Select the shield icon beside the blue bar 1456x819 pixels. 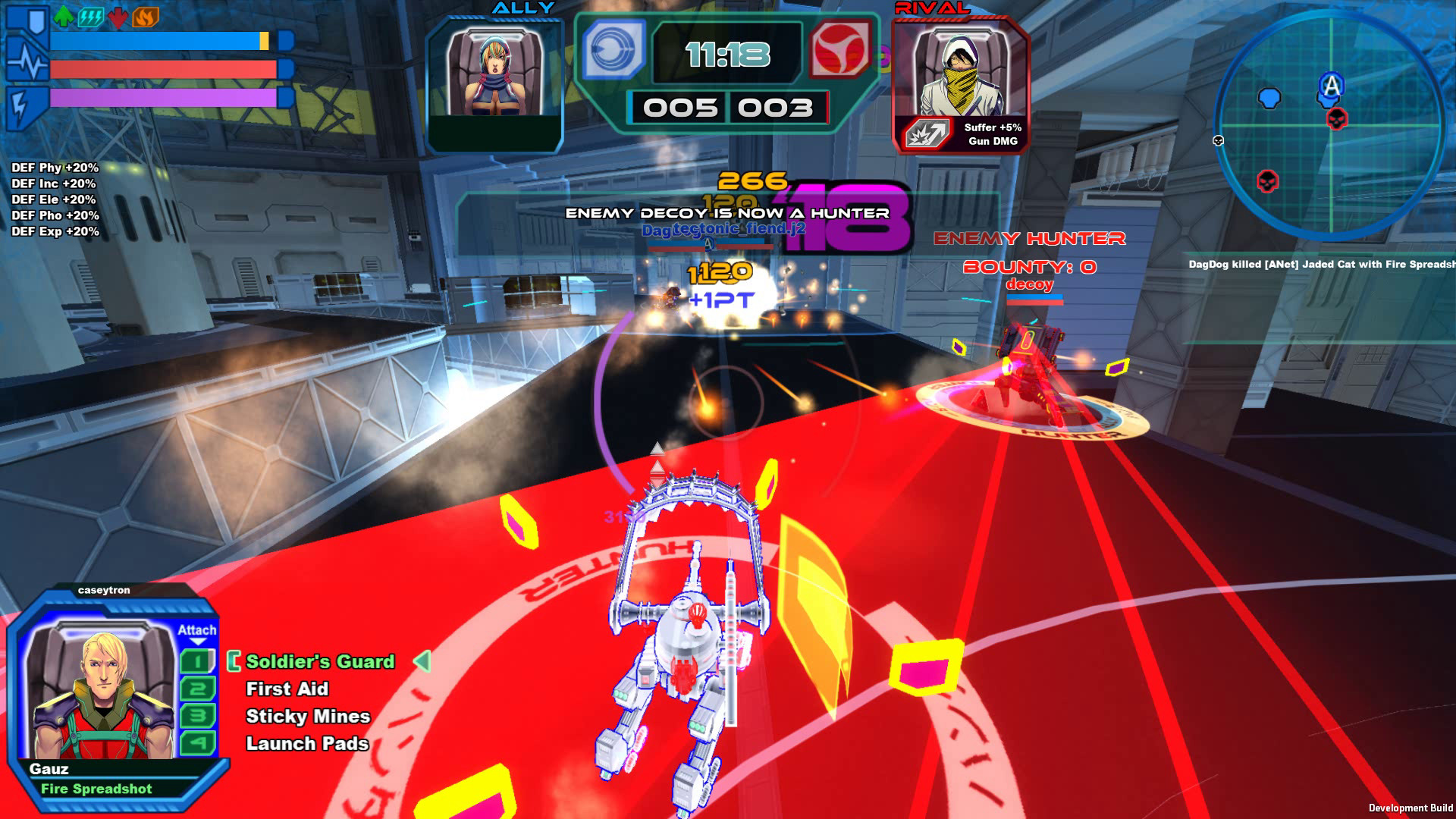click(x=36, y=20)
